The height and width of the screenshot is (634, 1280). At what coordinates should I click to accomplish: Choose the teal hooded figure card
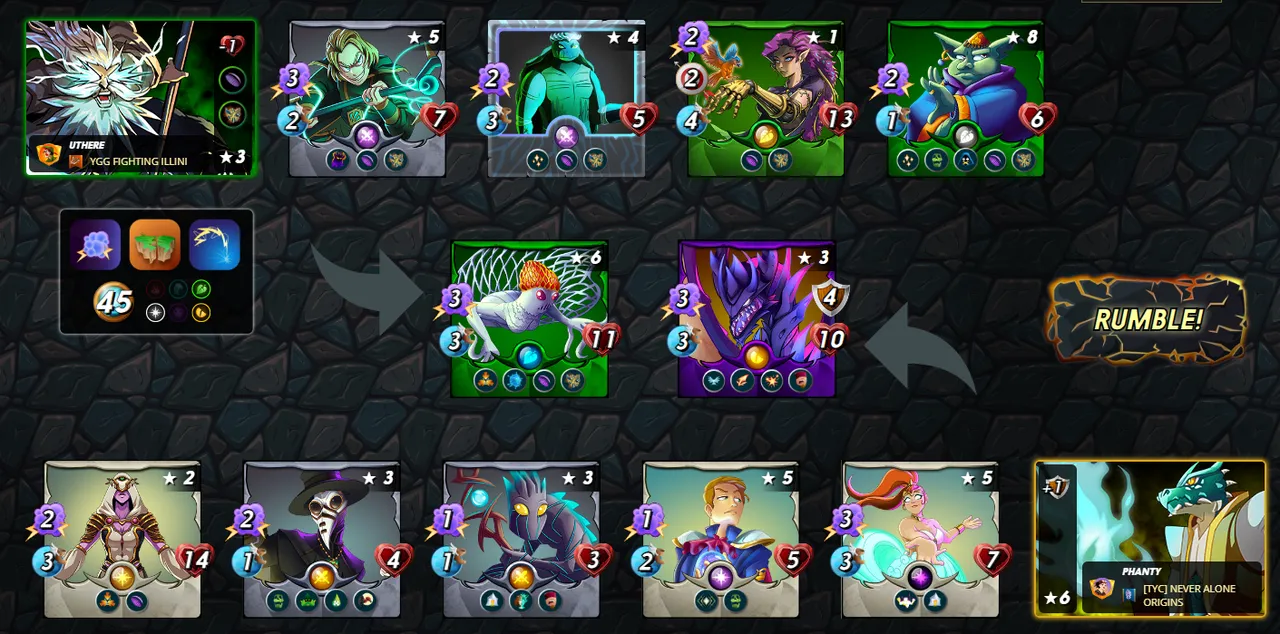click(566, 98)
